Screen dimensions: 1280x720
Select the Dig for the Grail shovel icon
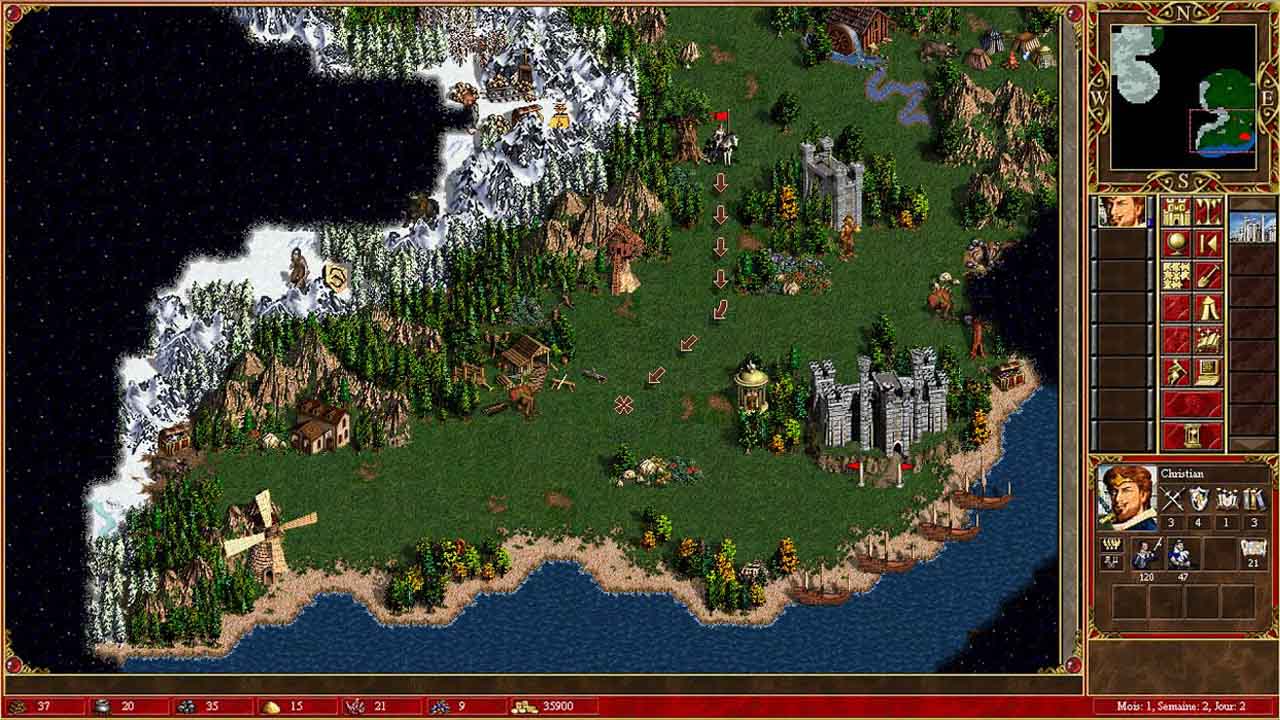point(1207,277)
